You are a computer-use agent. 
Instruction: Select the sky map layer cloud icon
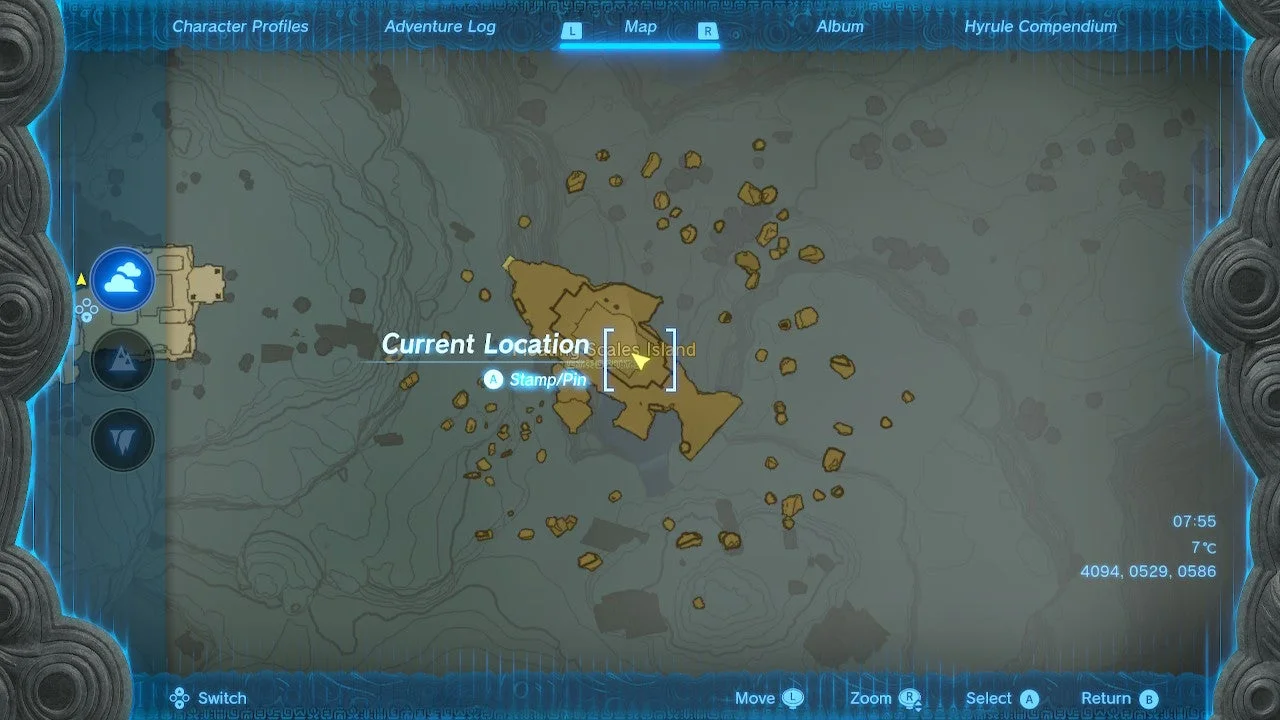click(122, 281)
